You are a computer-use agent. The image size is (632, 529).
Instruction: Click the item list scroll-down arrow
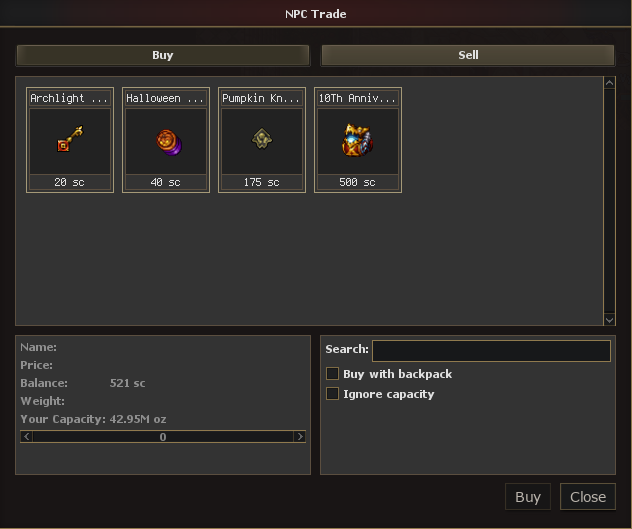(610, 319)
